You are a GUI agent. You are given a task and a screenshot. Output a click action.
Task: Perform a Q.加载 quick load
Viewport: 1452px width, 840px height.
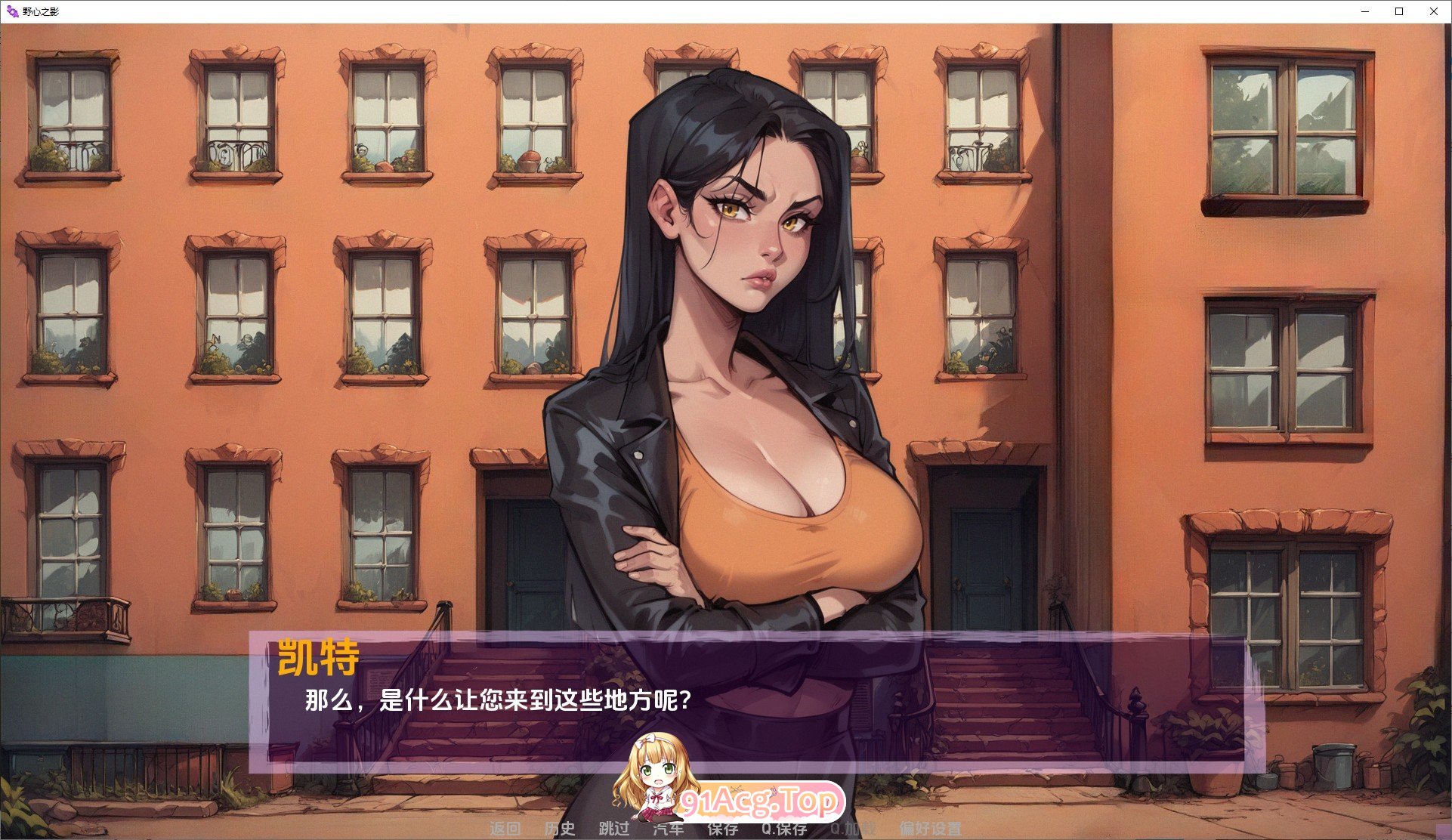click(x=852, y=828)
